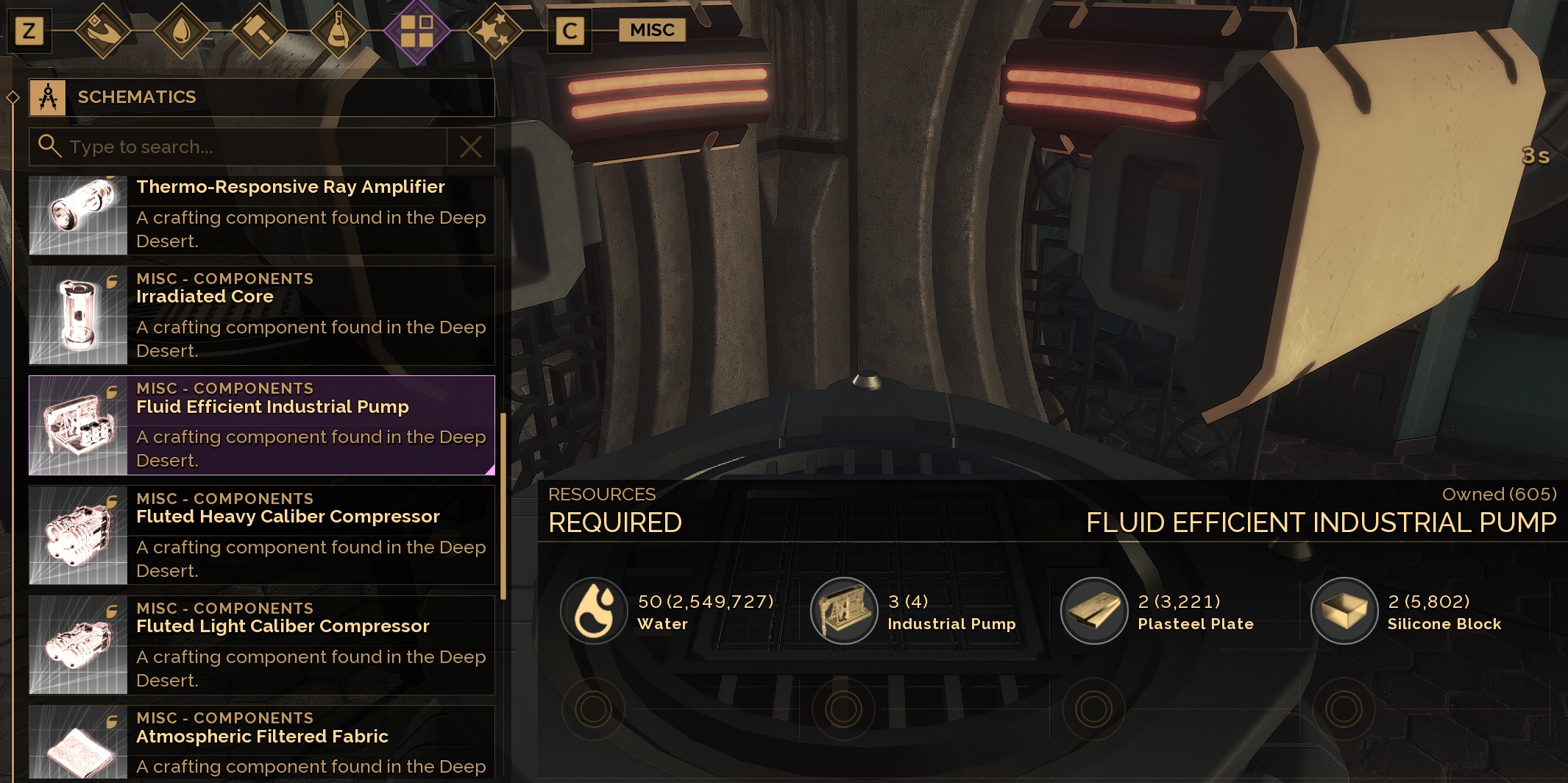The height and width of the screenshot is (783, 1568).
Task: Click the Water resource icon
Action: click(x=594, y=611)
